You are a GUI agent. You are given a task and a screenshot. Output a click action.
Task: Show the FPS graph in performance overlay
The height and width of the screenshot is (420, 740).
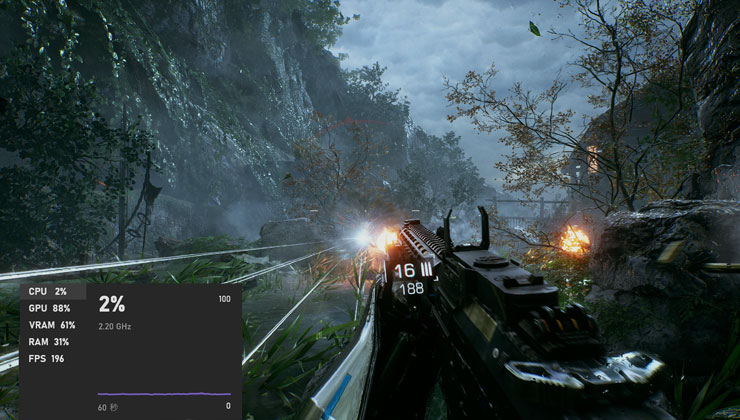click(x=47, y=358)
